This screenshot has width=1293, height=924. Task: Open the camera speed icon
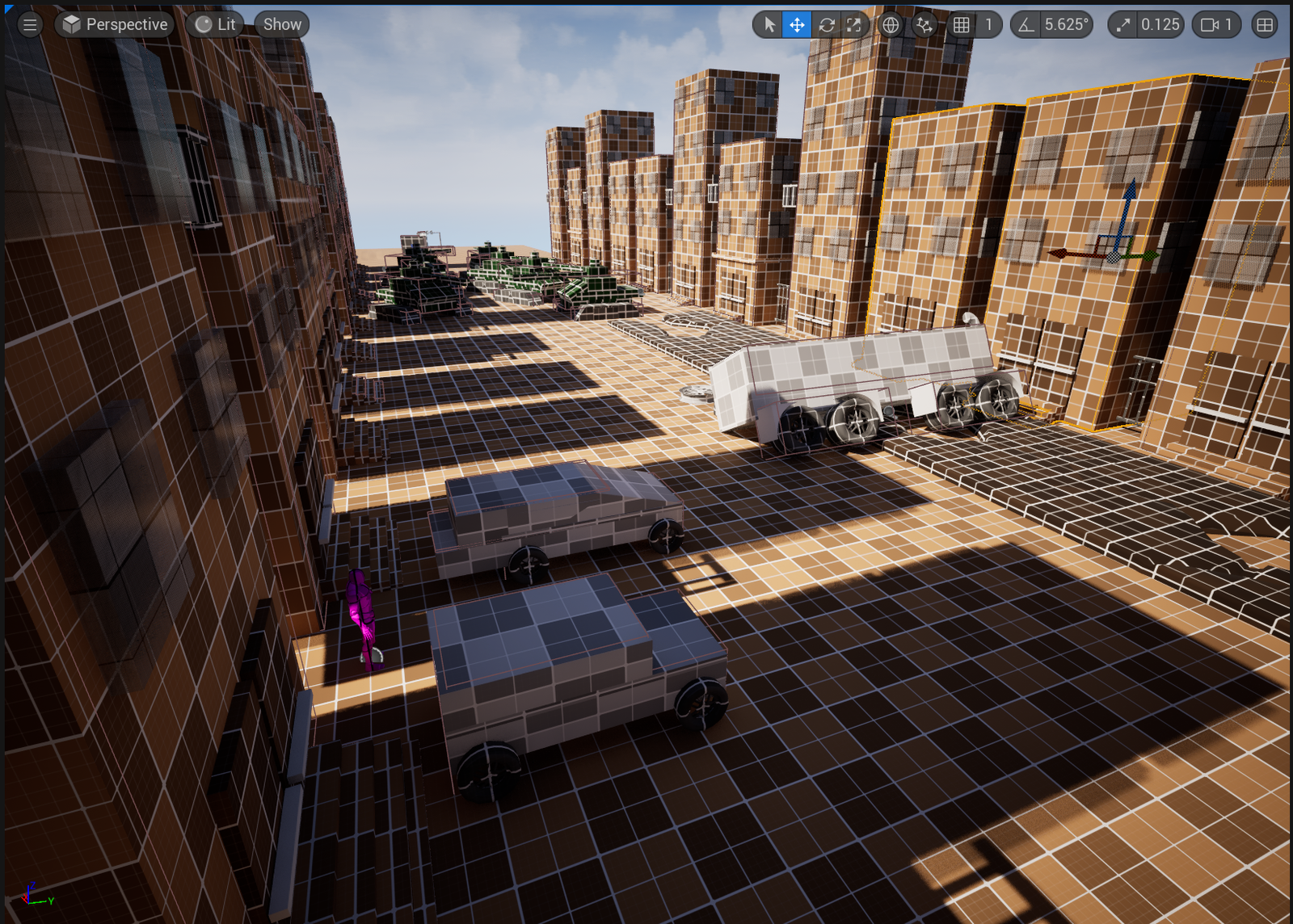[x=1210, y=24]
